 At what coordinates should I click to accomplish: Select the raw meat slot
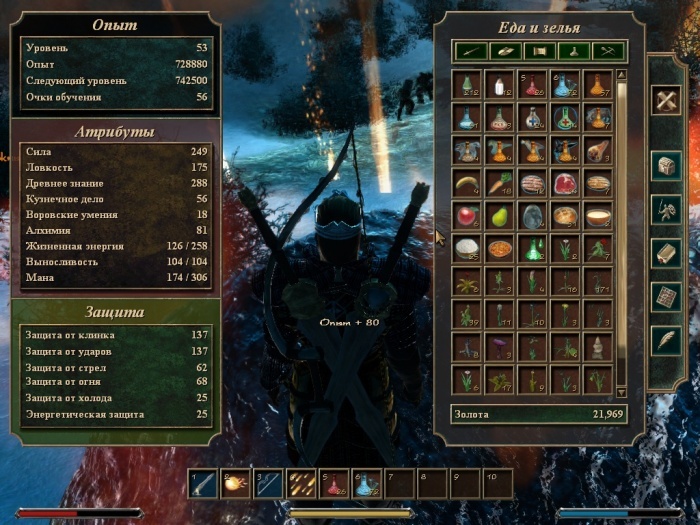(565, 183)
